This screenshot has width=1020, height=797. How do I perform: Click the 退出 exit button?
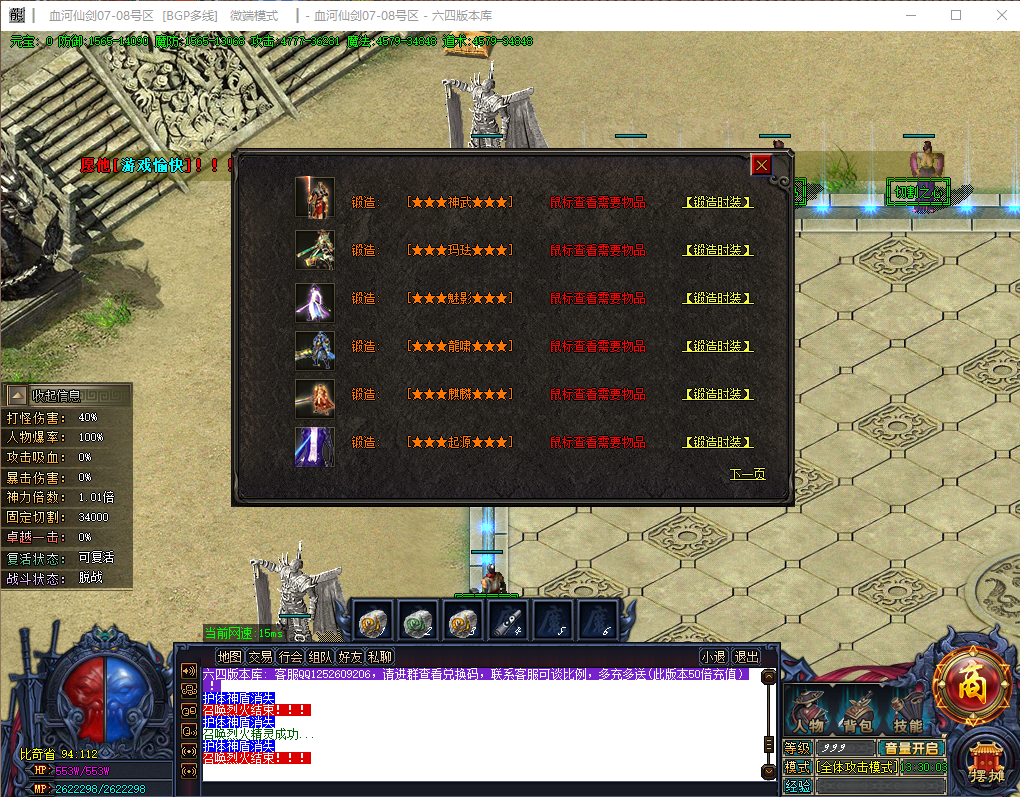(746, 657)
